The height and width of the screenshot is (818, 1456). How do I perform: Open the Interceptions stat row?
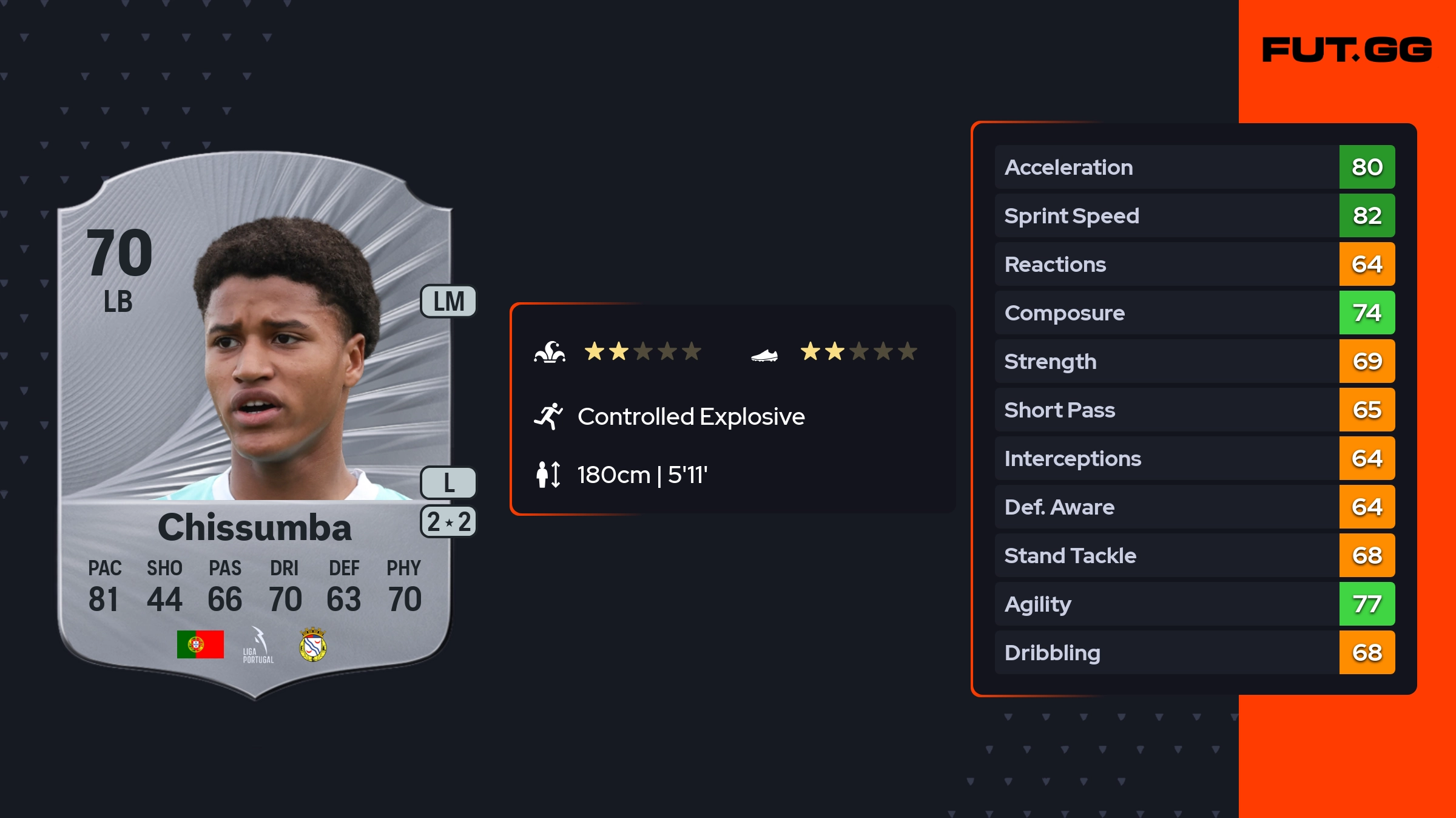click(1194, 459)
